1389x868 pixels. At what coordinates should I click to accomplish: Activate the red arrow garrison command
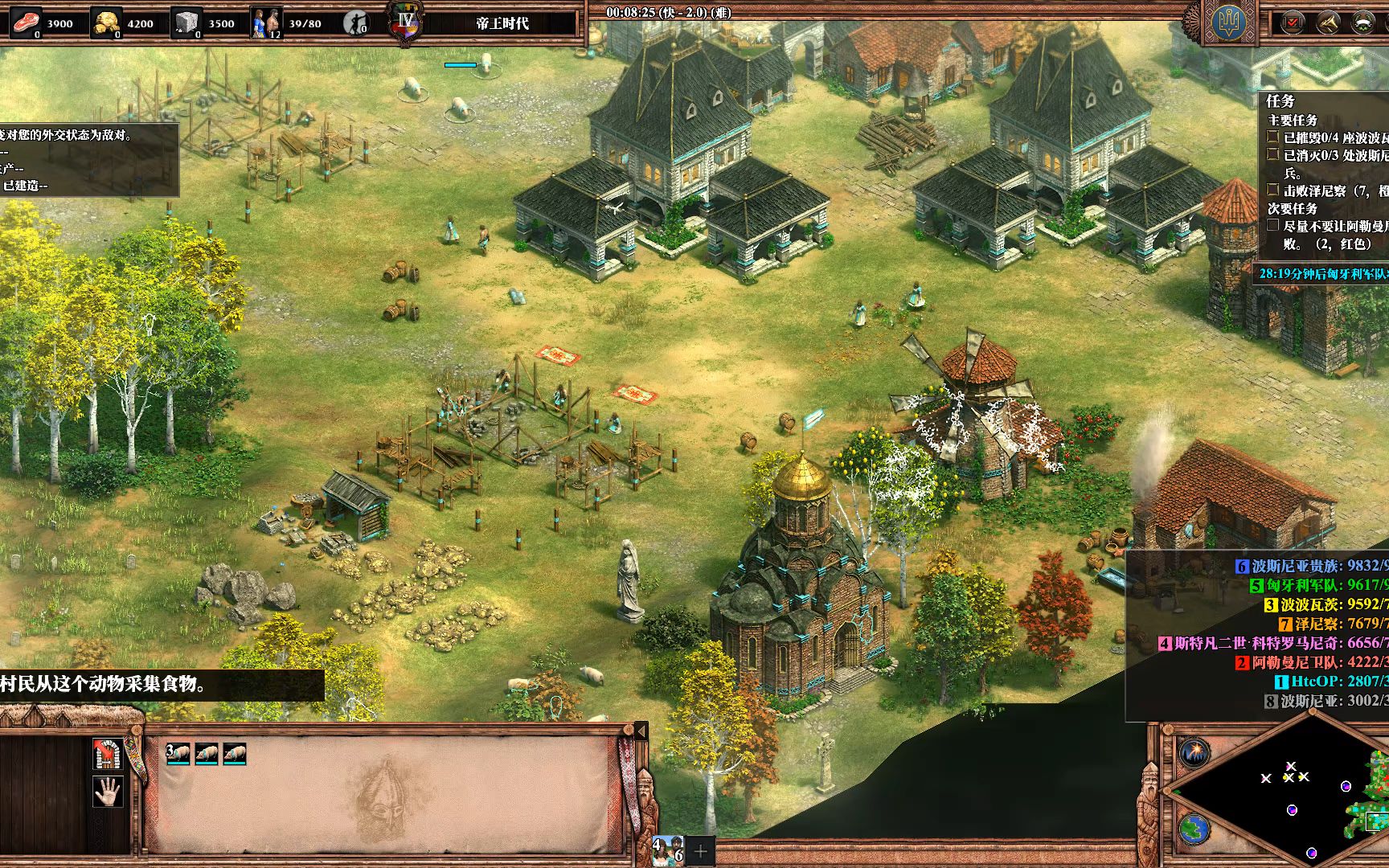coord(107,753)
